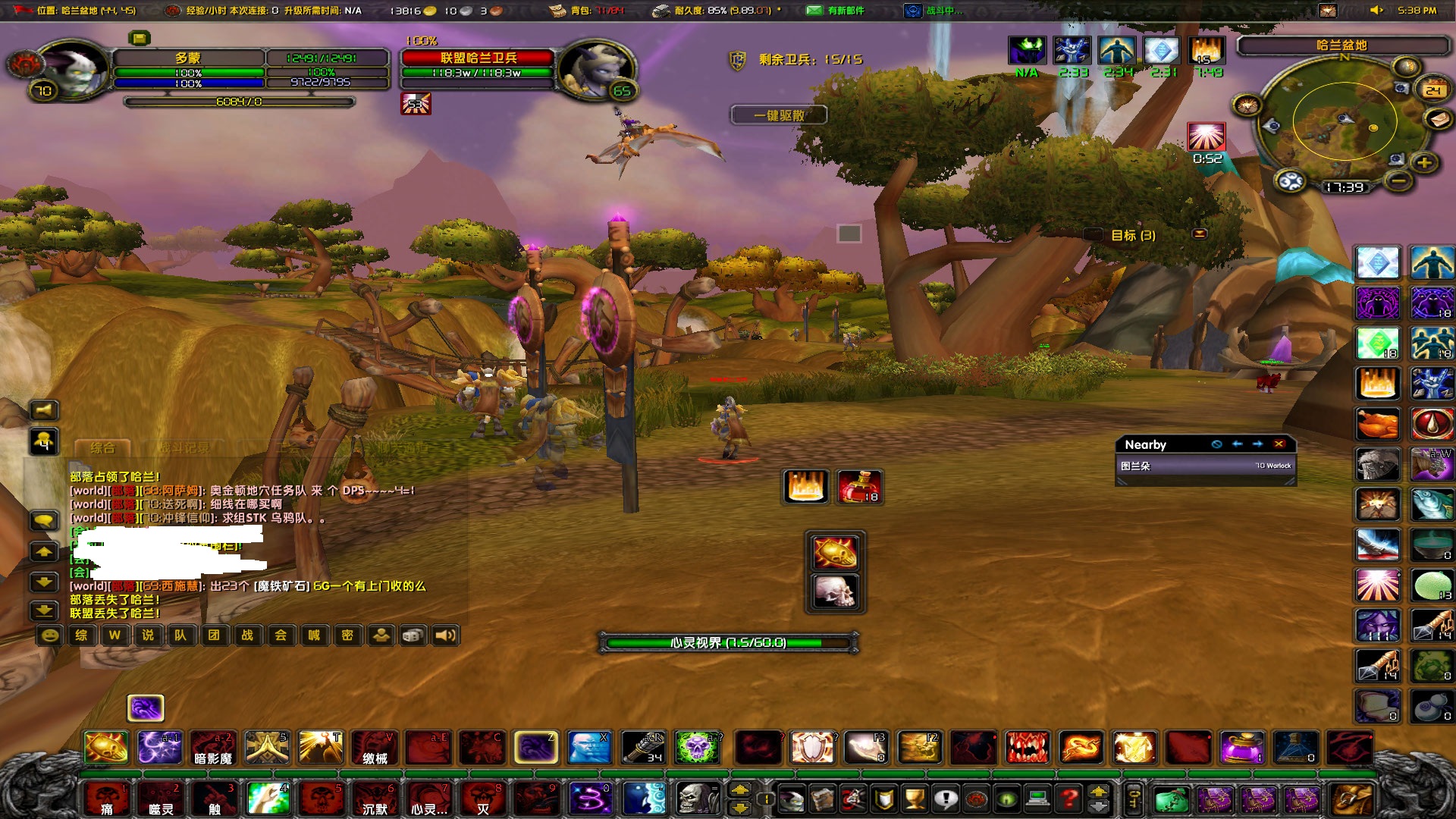Click the tracking icon on the minimap's left edge

click(1246, 105)
